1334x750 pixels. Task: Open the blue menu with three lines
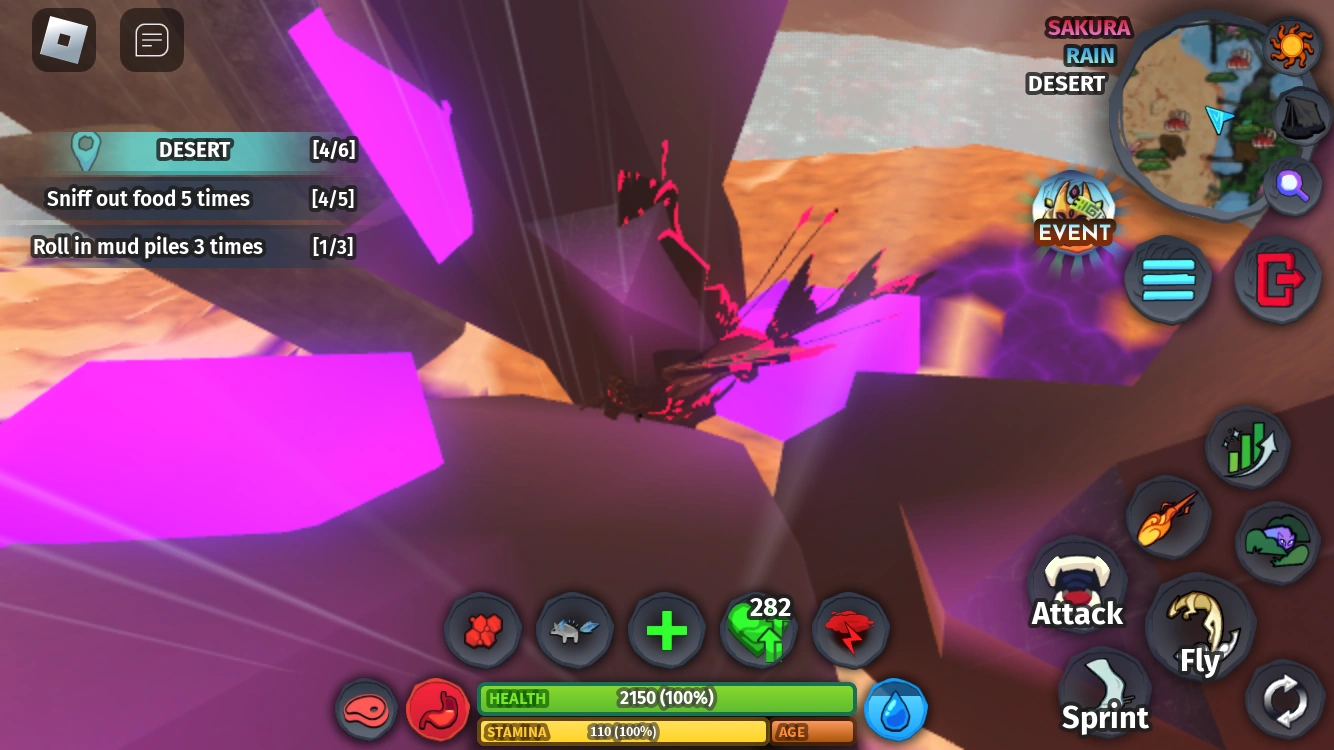click(x=1167, y=280)
